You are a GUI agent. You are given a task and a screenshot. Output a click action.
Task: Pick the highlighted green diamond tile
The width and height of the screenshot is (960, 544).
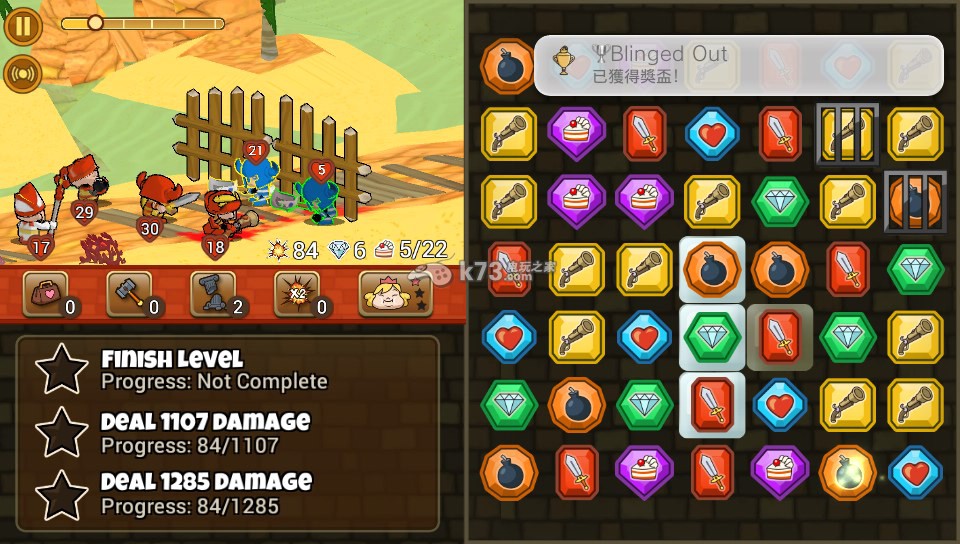[x=712, y=338]
